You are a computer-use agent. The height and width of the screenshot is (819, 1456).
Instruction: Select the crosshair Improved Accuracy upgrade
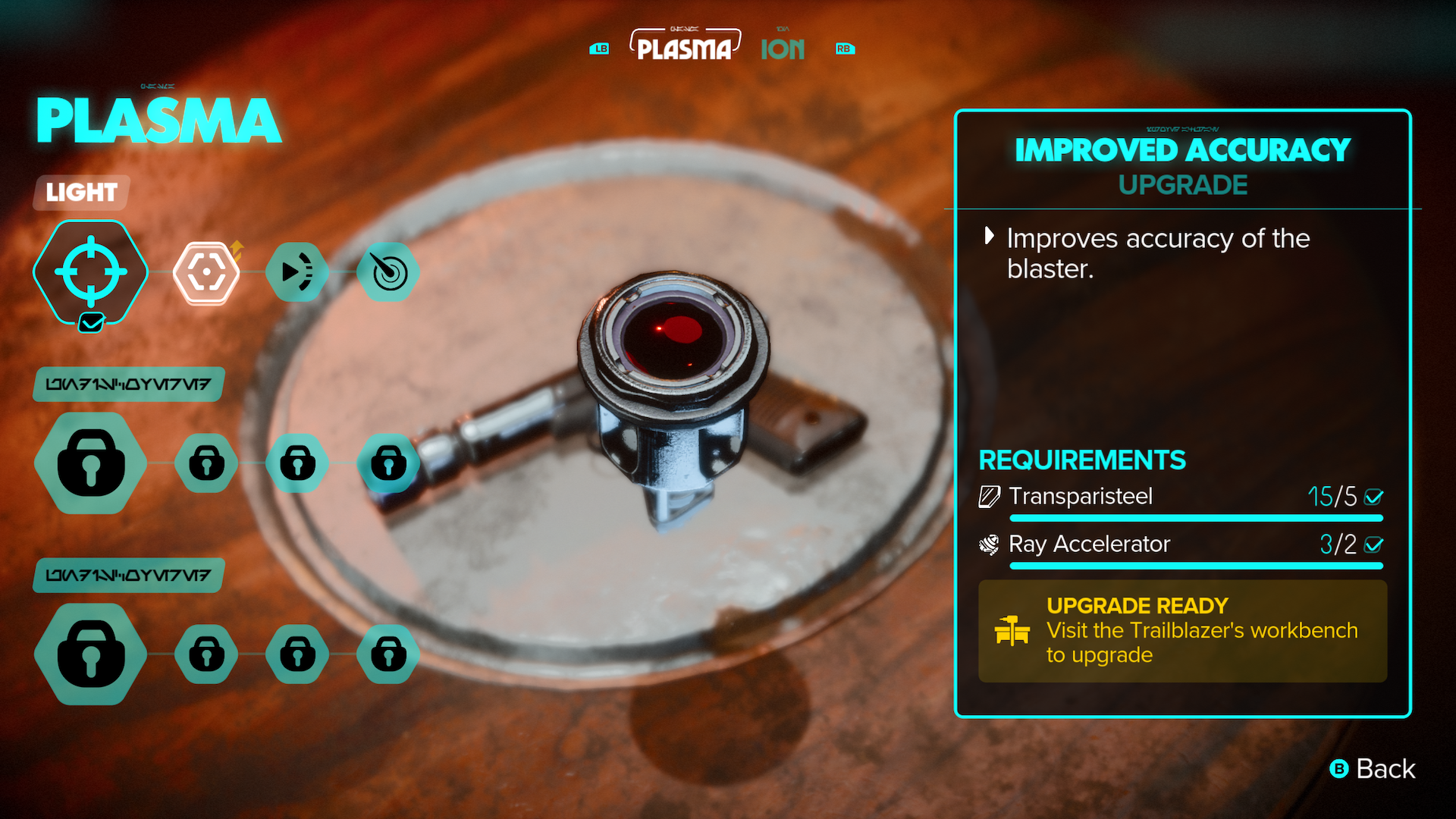[90, 272]
